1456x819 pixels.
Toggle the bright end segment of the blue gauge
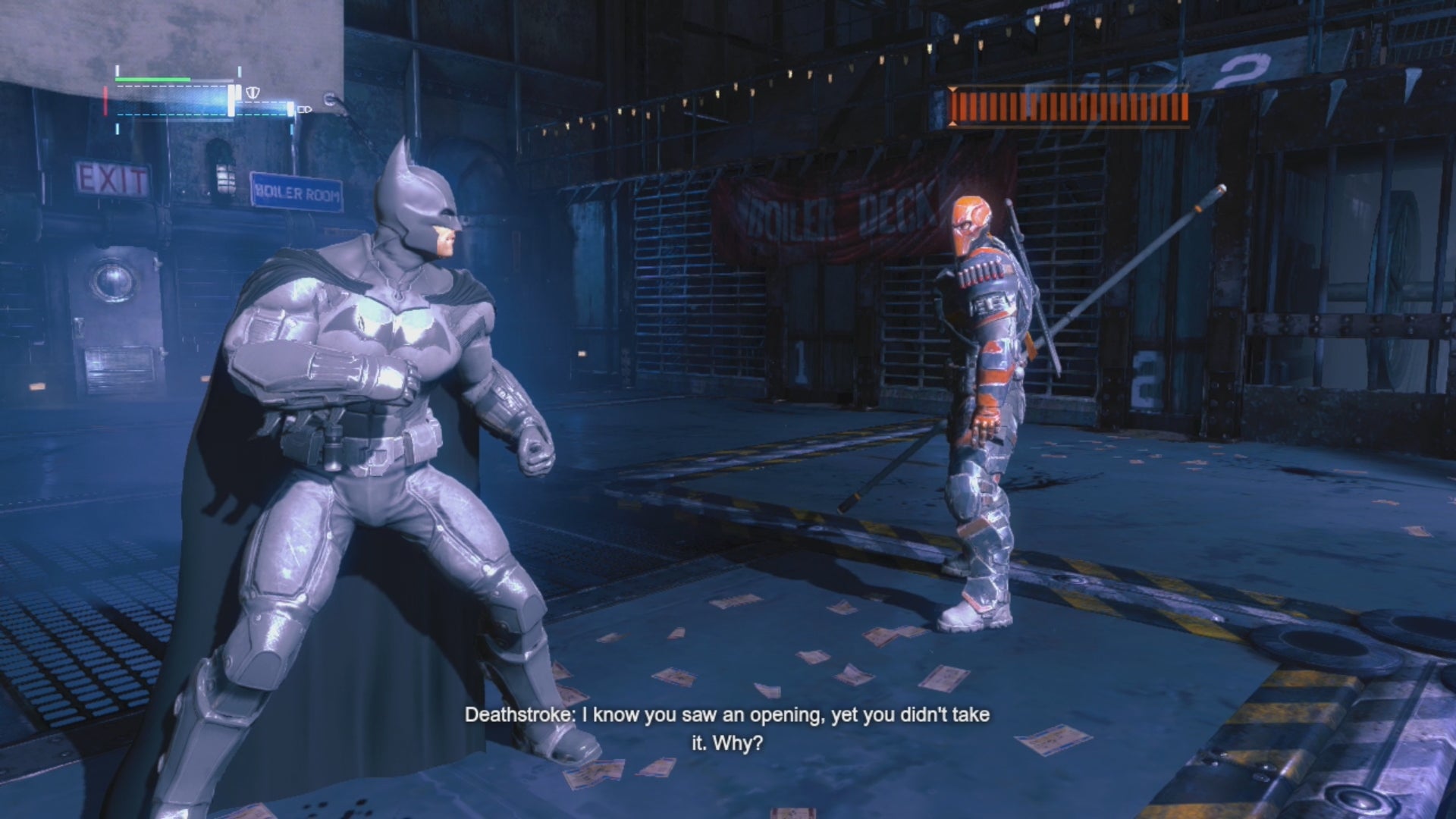(291, 108)
